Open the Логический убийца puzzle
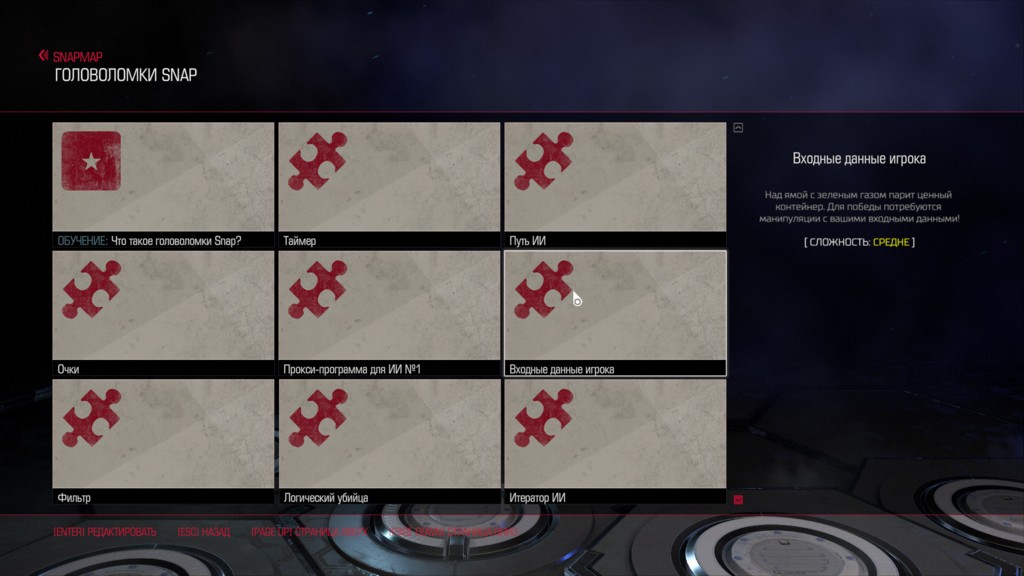The height and width of the screenshot is (576, 1024). (x=389, y=441)
